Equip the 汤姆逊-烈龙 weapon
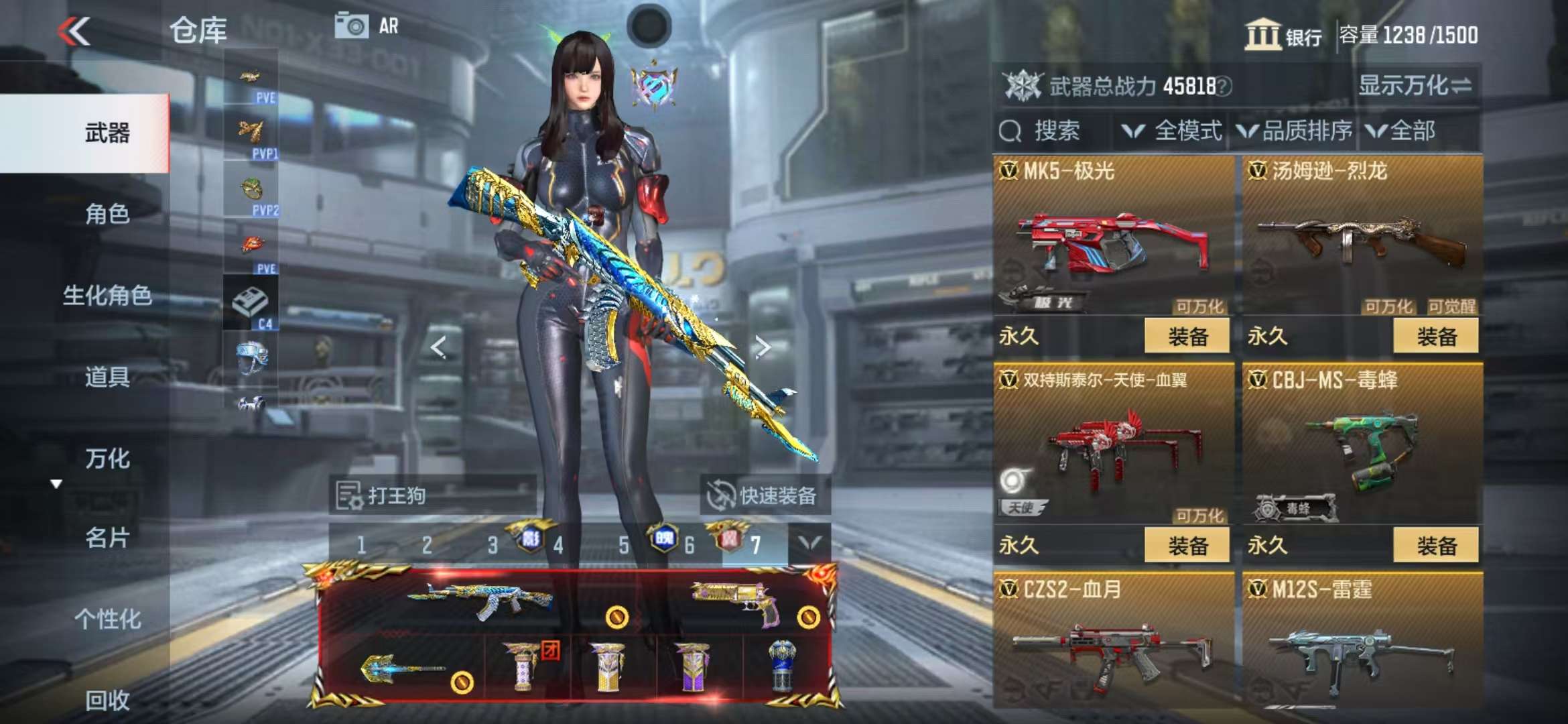This screenshot has width=1568, height=724. point(1435,336)
